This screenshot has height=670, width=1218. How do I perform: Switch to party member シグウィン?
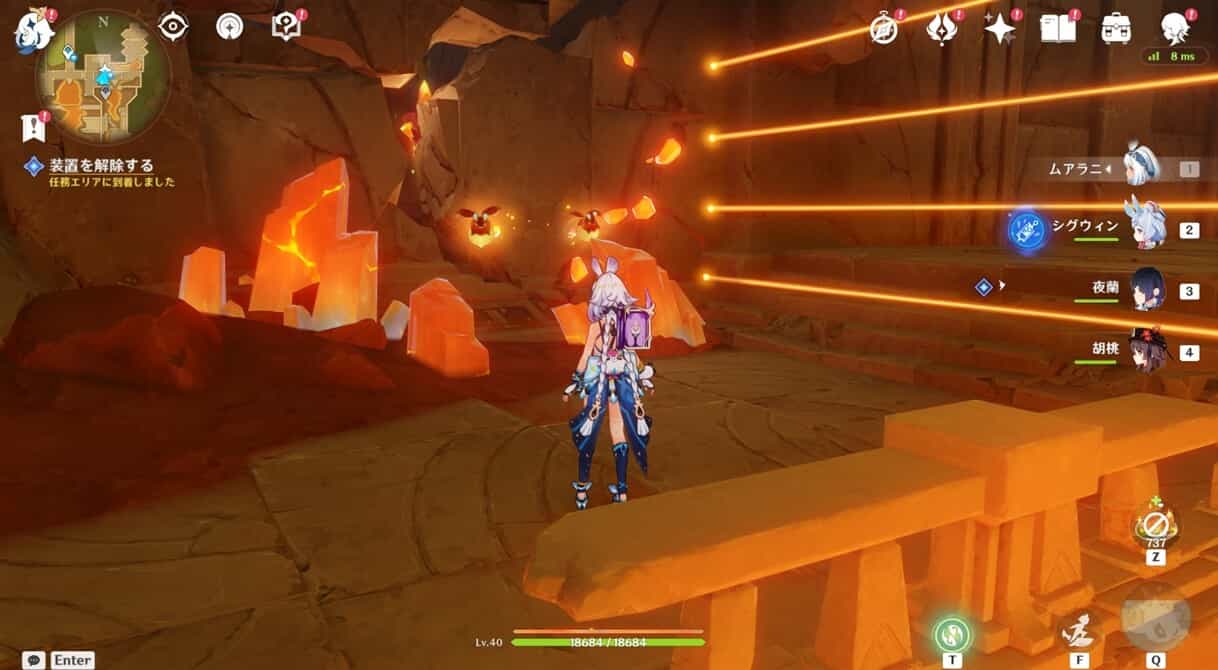point(1147,229)
